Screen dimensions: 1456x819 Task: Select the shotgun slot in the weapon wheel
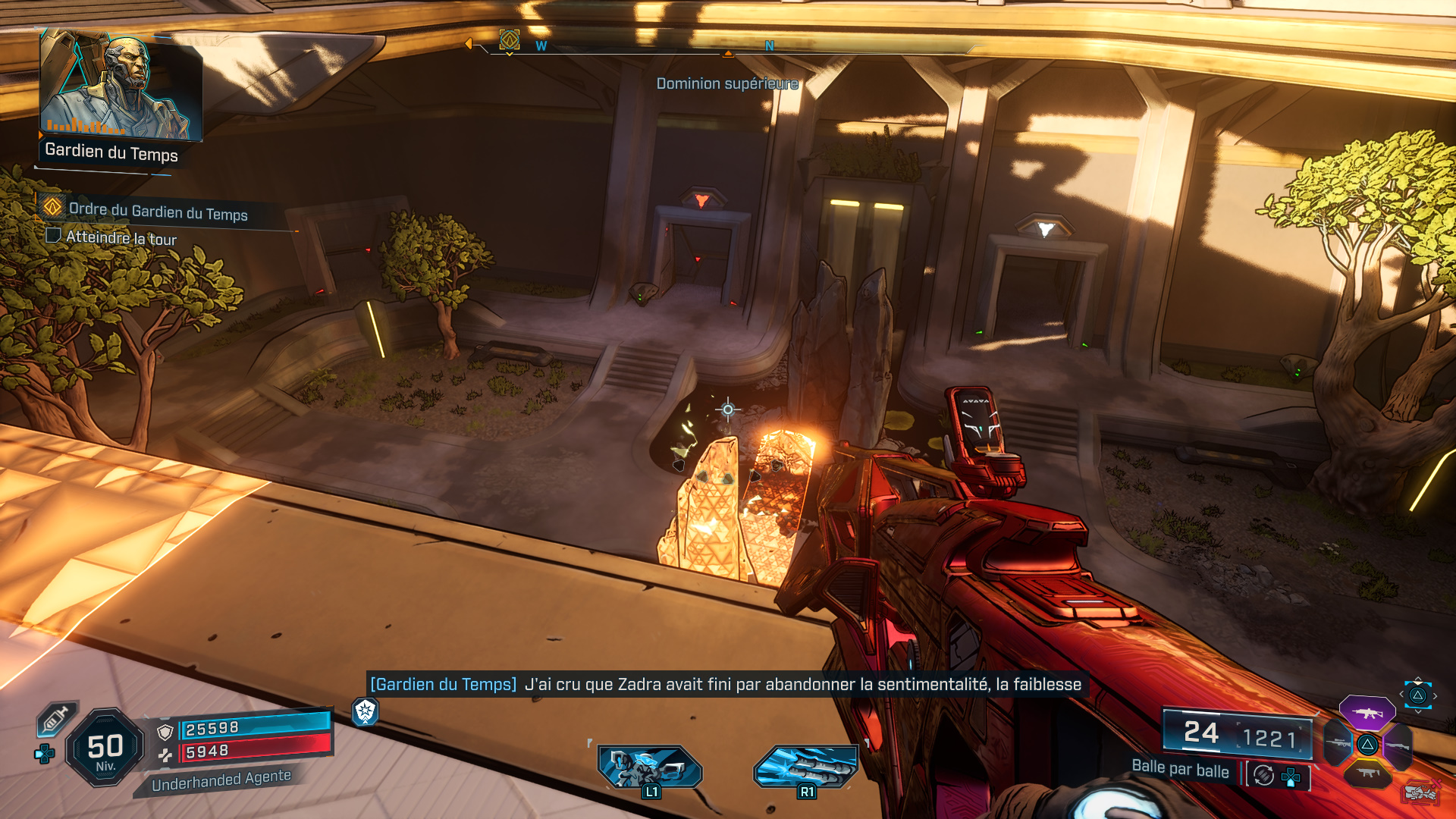pos(1399,745)
